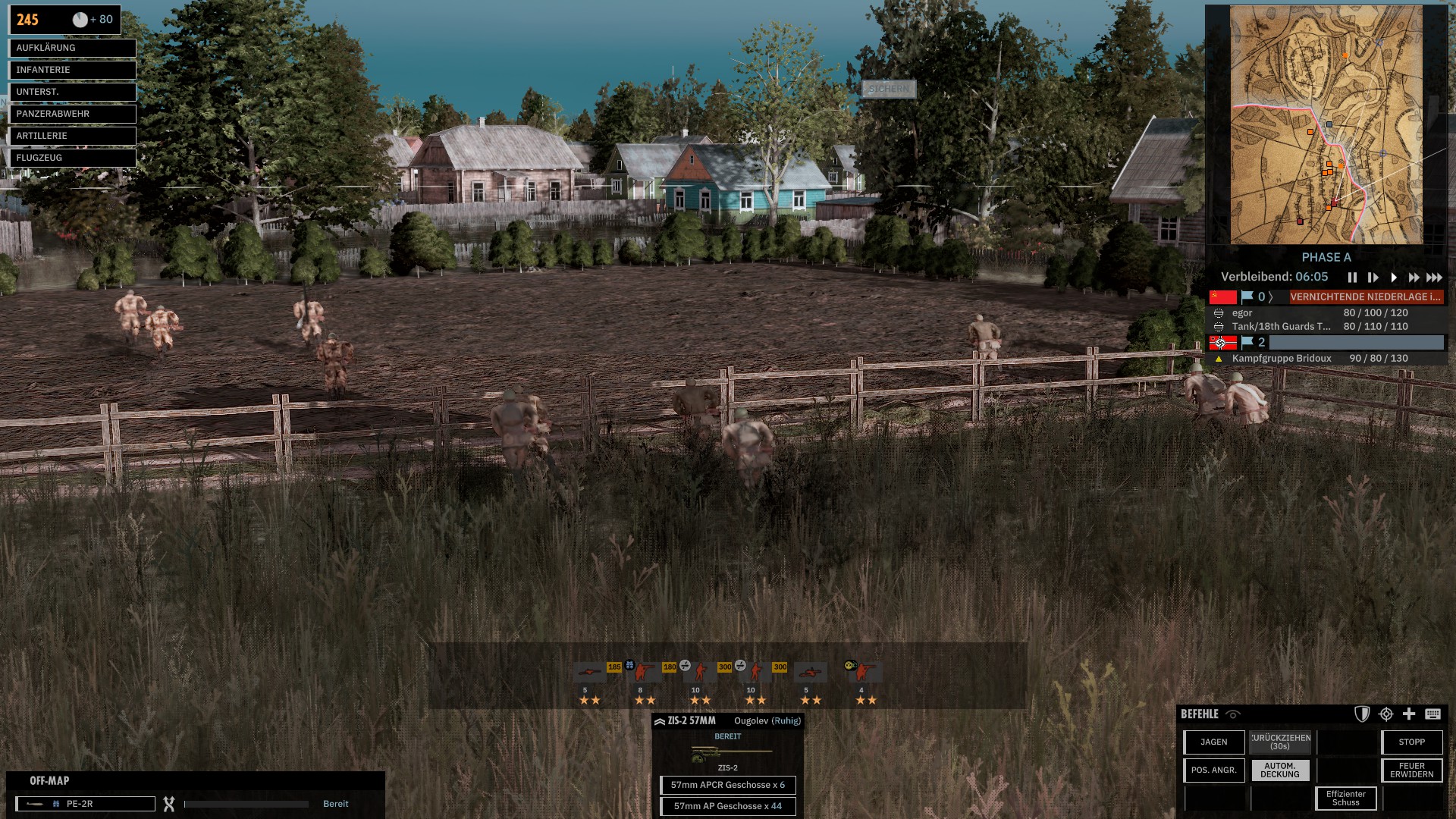Screen dimensions: 1456x819
Task: Click the tactical minimap
Action: (x=1326, y=125)
